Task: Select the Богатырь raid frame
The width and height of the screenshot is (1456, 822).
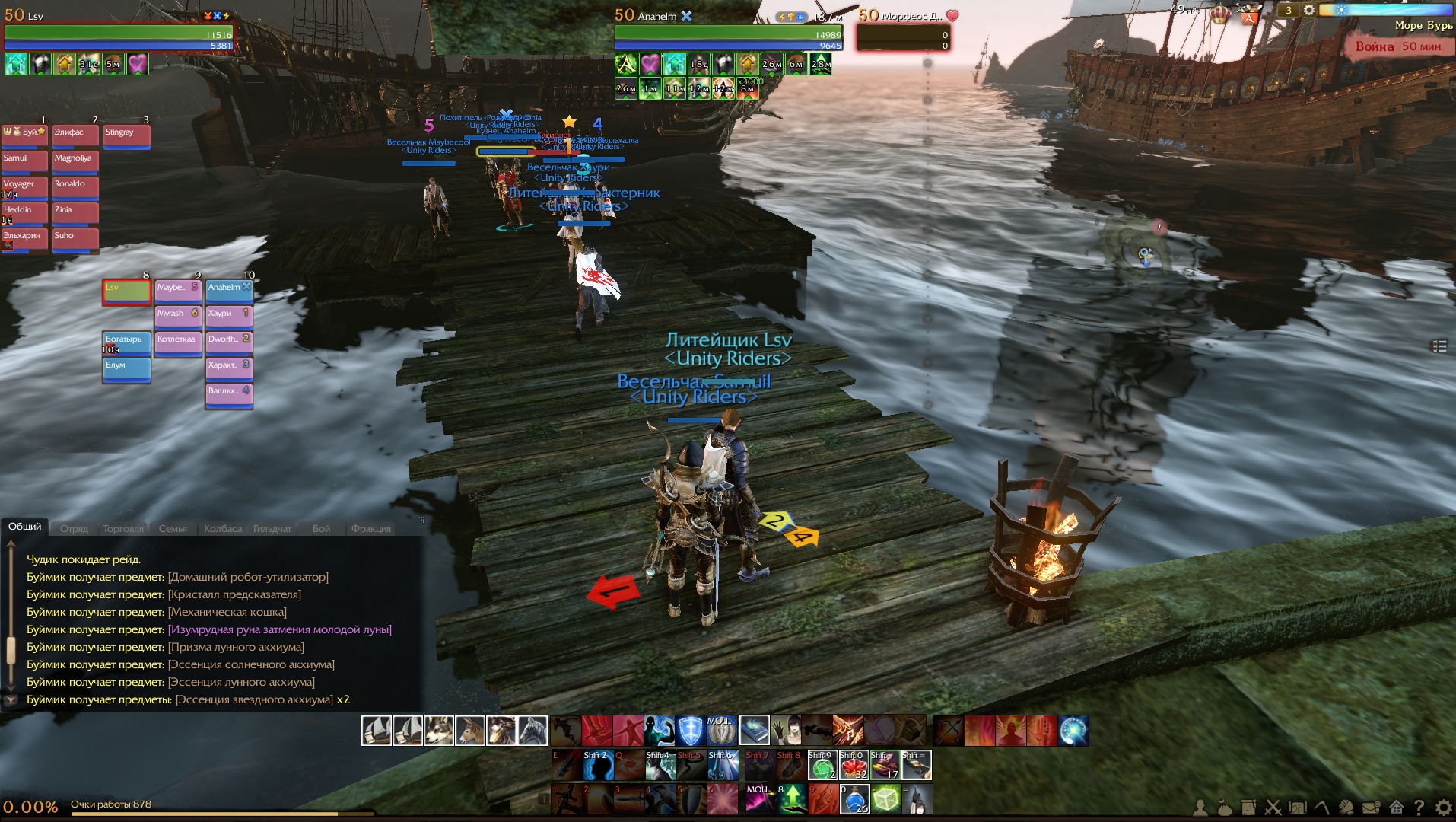Action: [126, 342]
